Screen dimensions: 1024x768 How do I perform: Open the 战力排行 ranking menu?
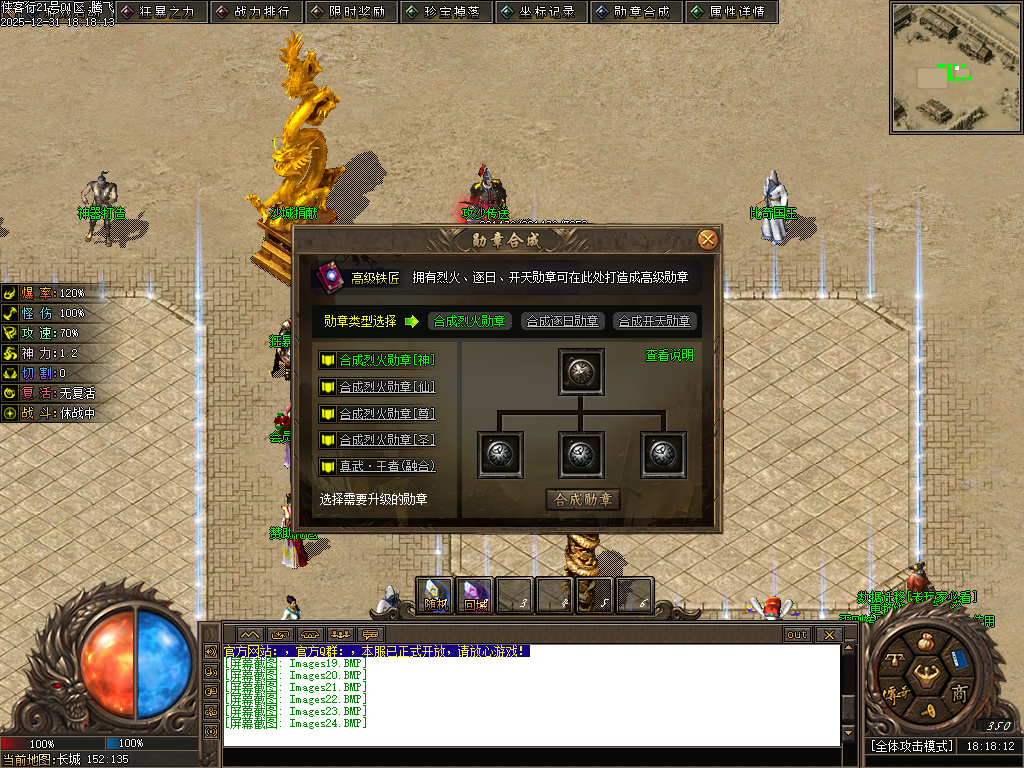click(x=256, y=12)
